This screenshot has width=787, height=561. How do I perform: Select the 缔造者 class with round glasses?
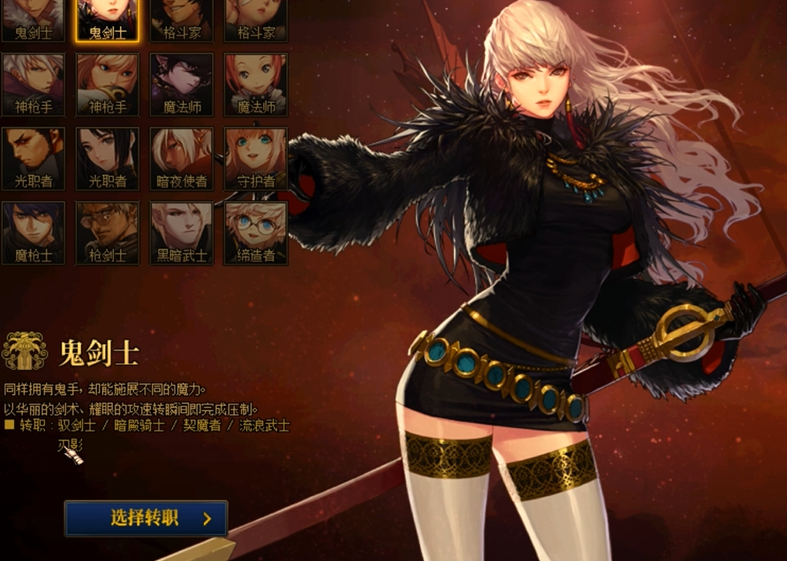(x=256, y=232)
